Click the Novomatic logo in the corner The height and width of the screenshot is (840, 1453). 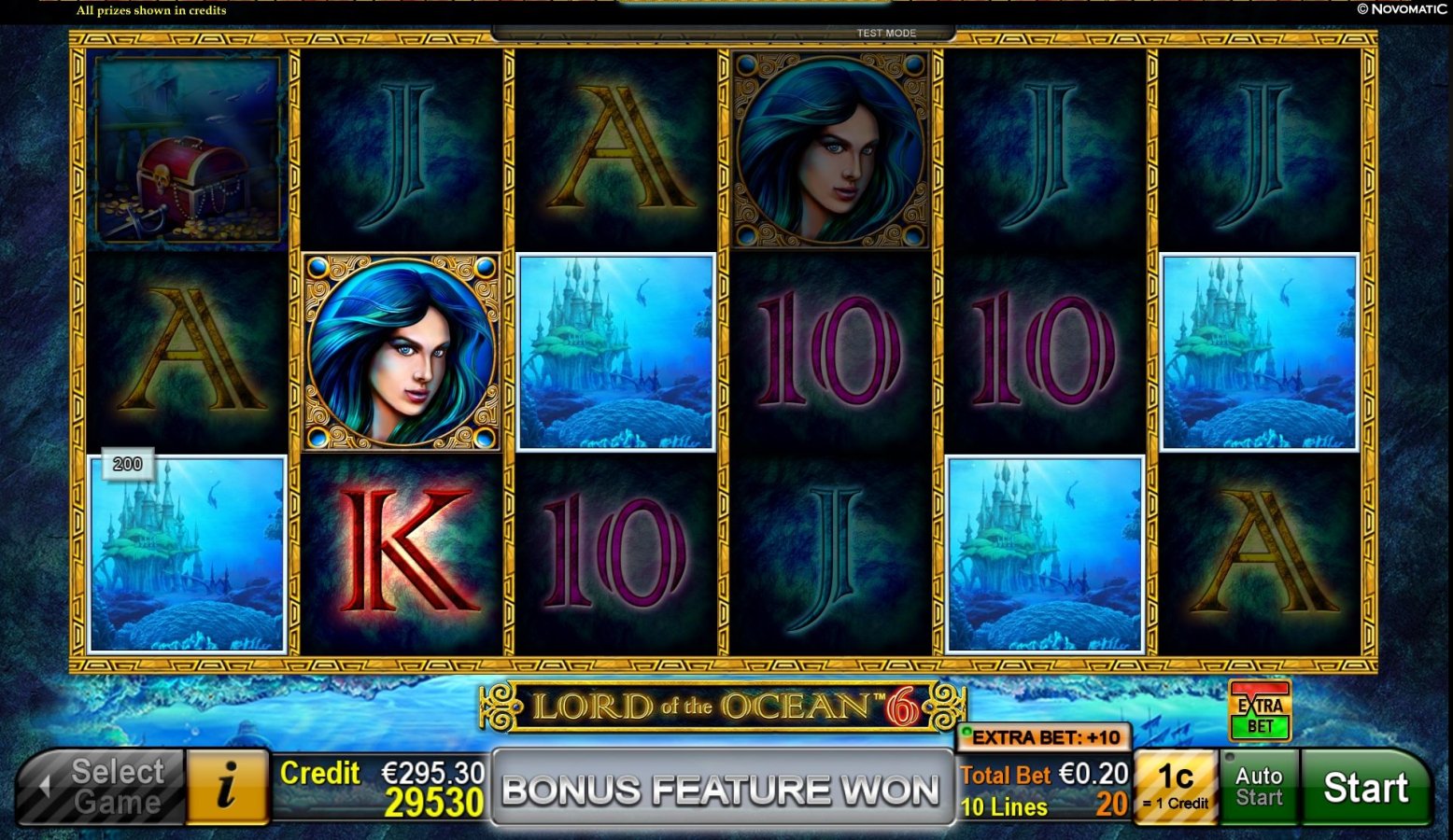point(1400,7)
